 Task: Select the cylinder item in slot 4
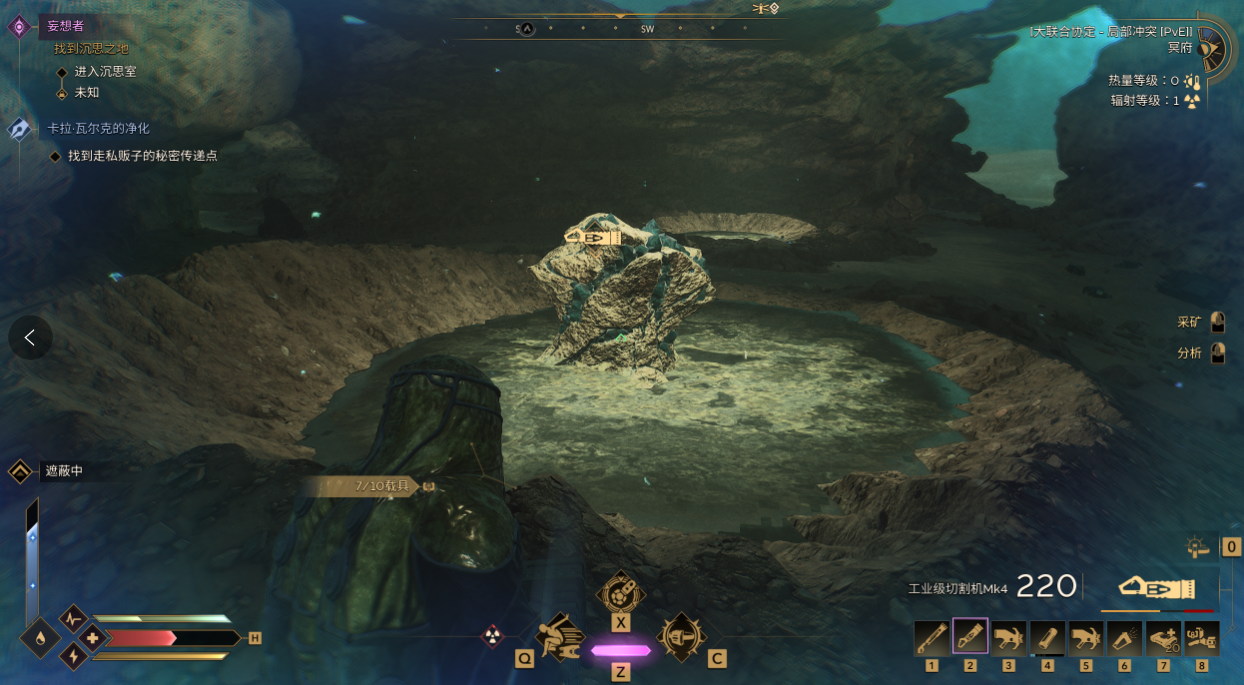click(x=1047, y=637)
